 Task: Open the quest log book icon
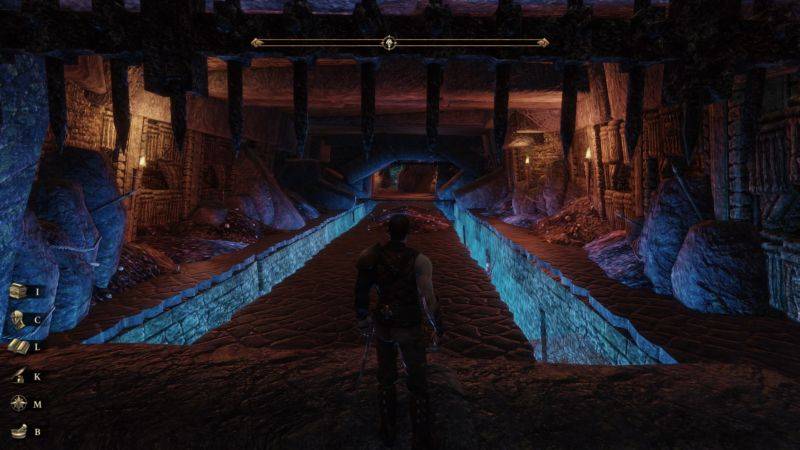click(18, 347)
